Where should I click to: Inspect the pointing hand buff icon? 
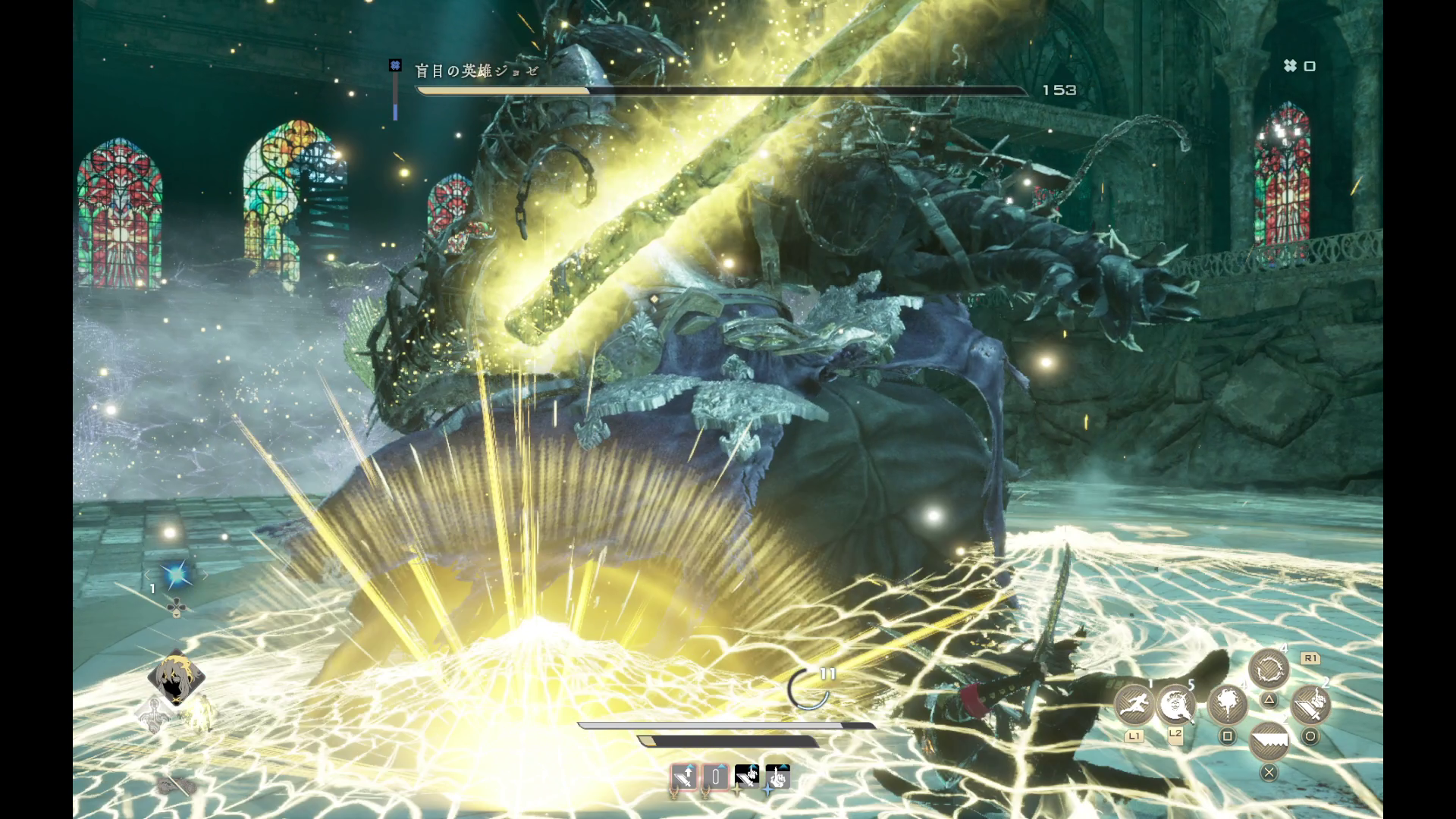[x=778, y=777]
